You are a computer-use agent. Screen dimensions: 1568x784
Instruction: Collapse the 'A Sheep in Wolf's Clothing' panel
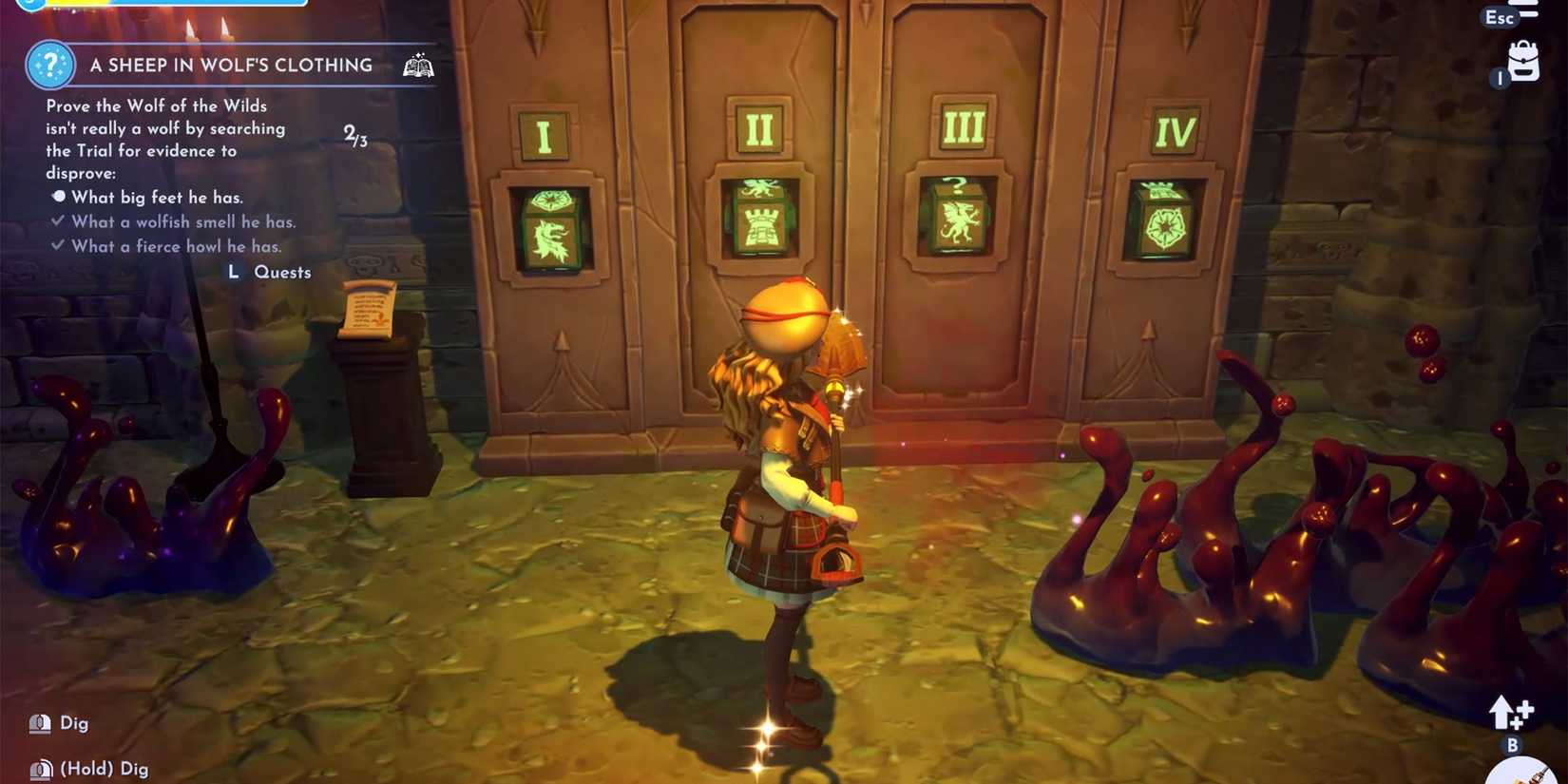coord(230,66)
